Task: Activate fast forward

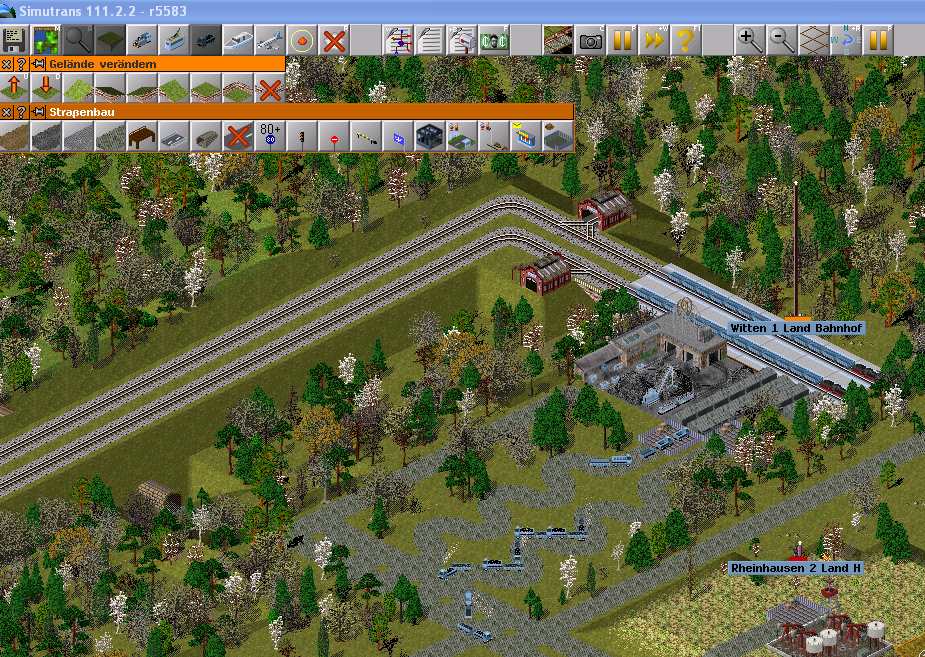Action: pos(654,40)
